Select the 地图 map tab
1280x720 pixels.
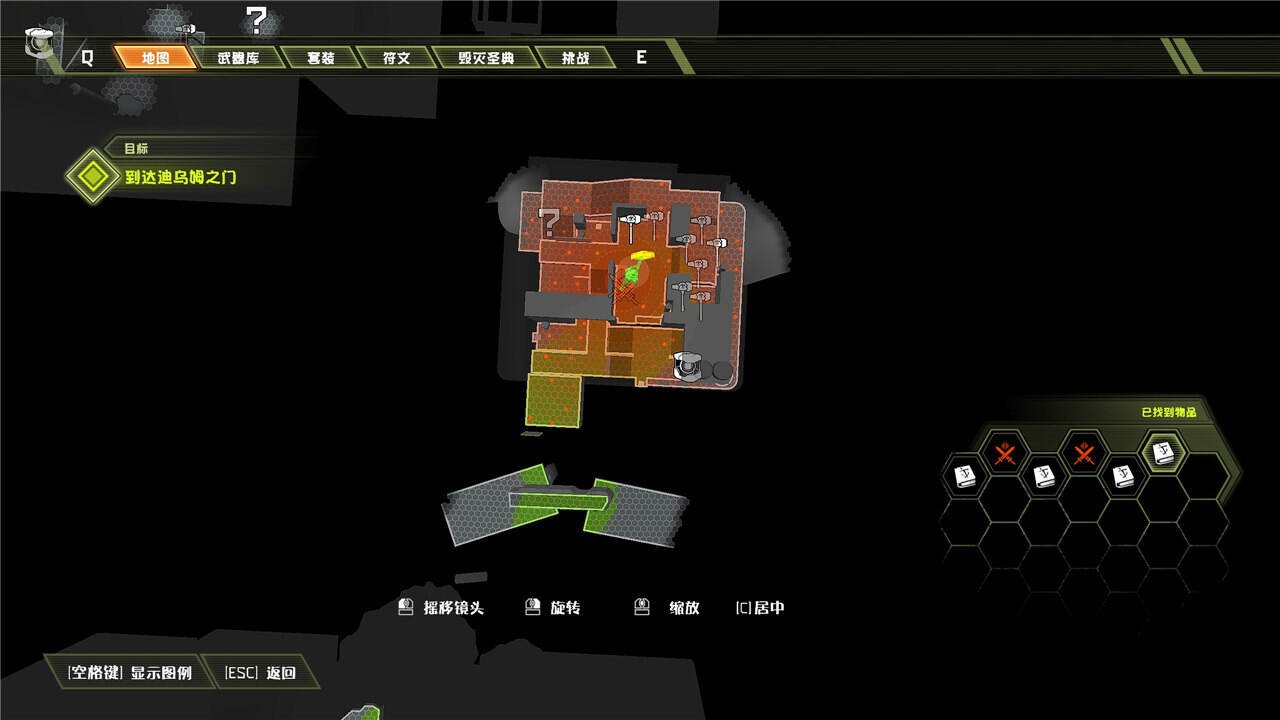click(x=155, y=57)
